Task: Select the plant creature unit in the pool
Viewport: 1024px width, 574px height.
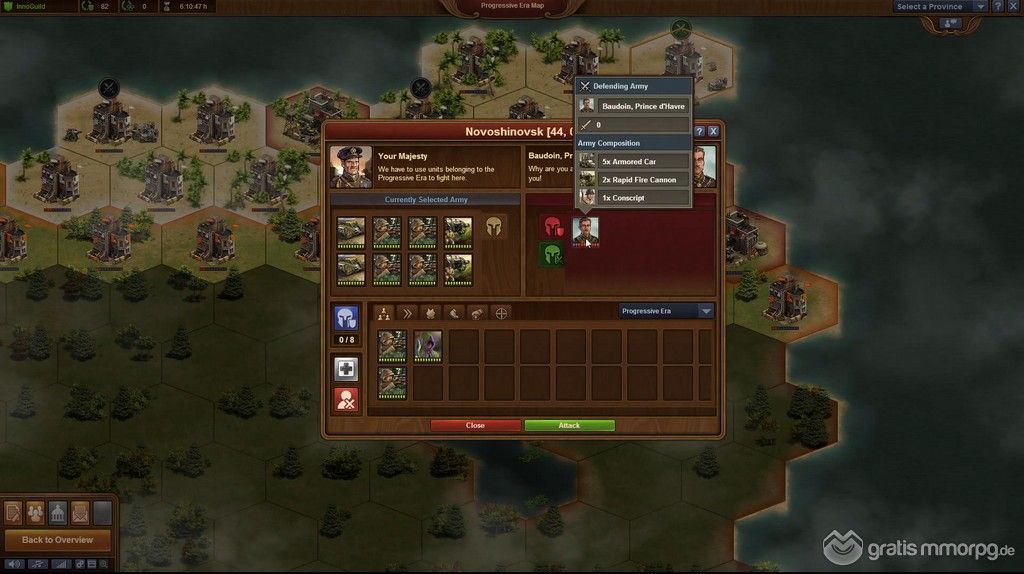Action: pos(428,346)
